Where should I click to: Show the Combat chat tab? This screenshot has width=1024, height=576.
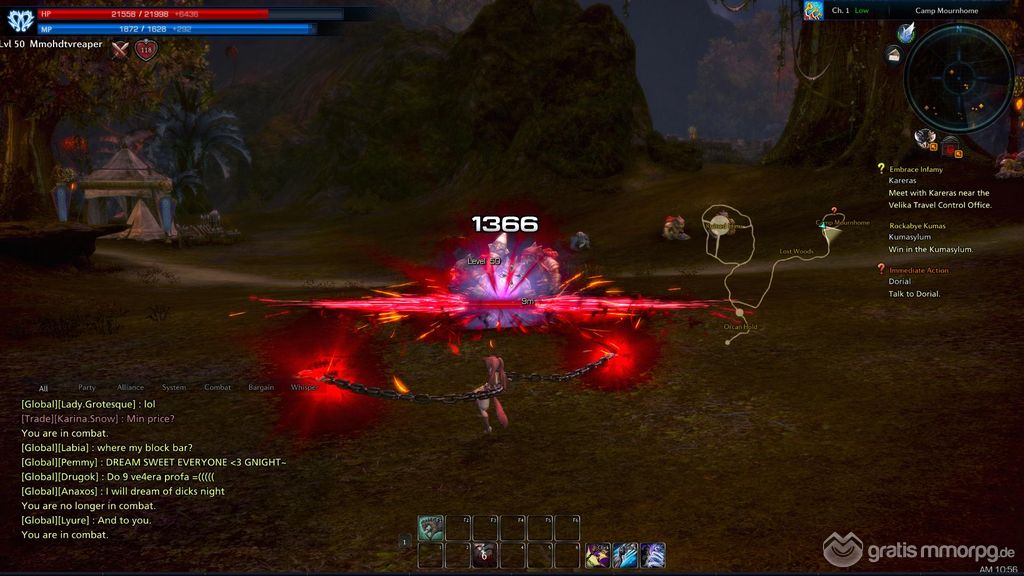217,387
